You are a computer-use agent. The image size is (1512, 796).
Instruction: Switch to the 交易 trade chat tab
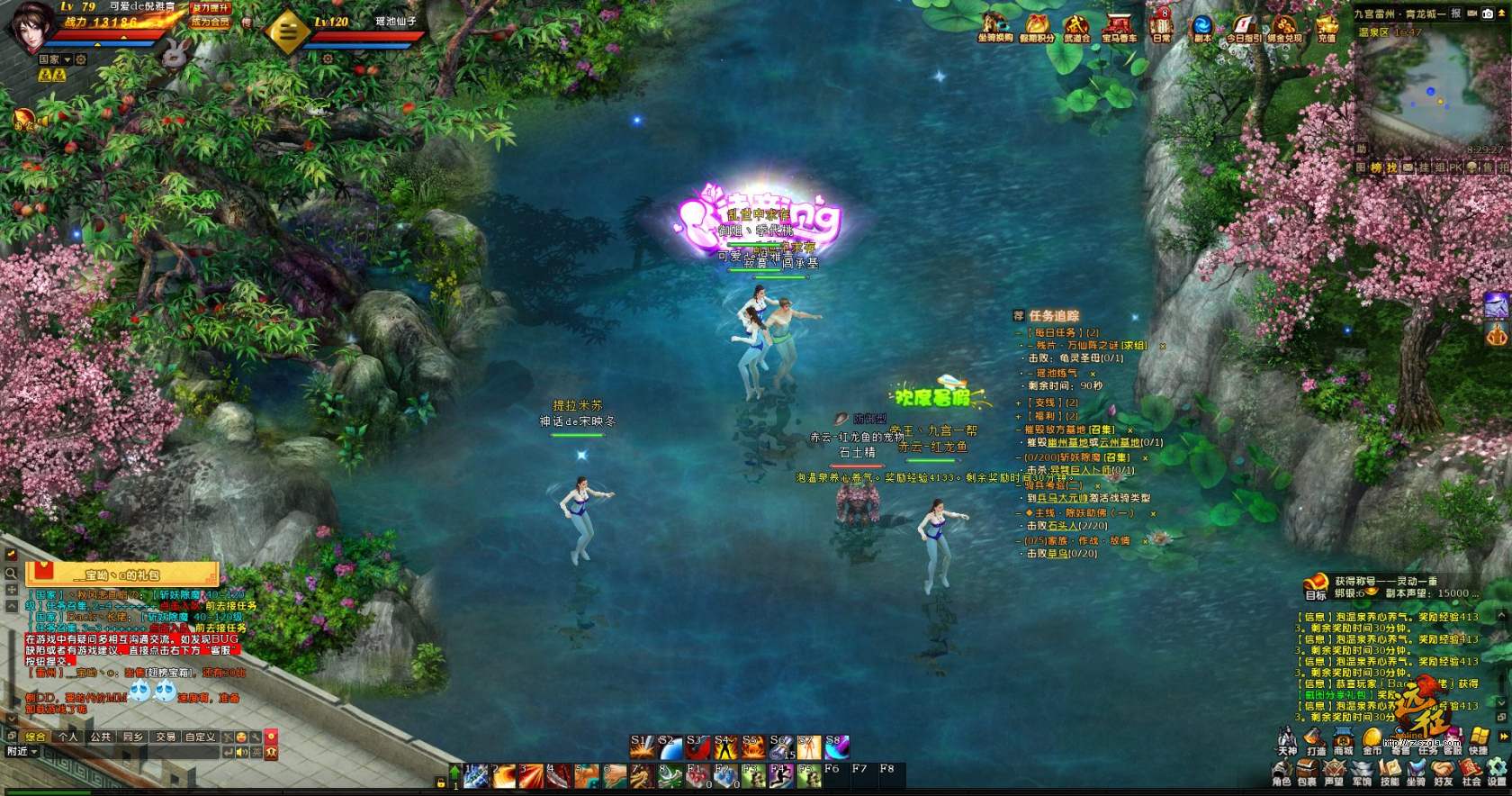pyautogui.click(x=166, y=737)
